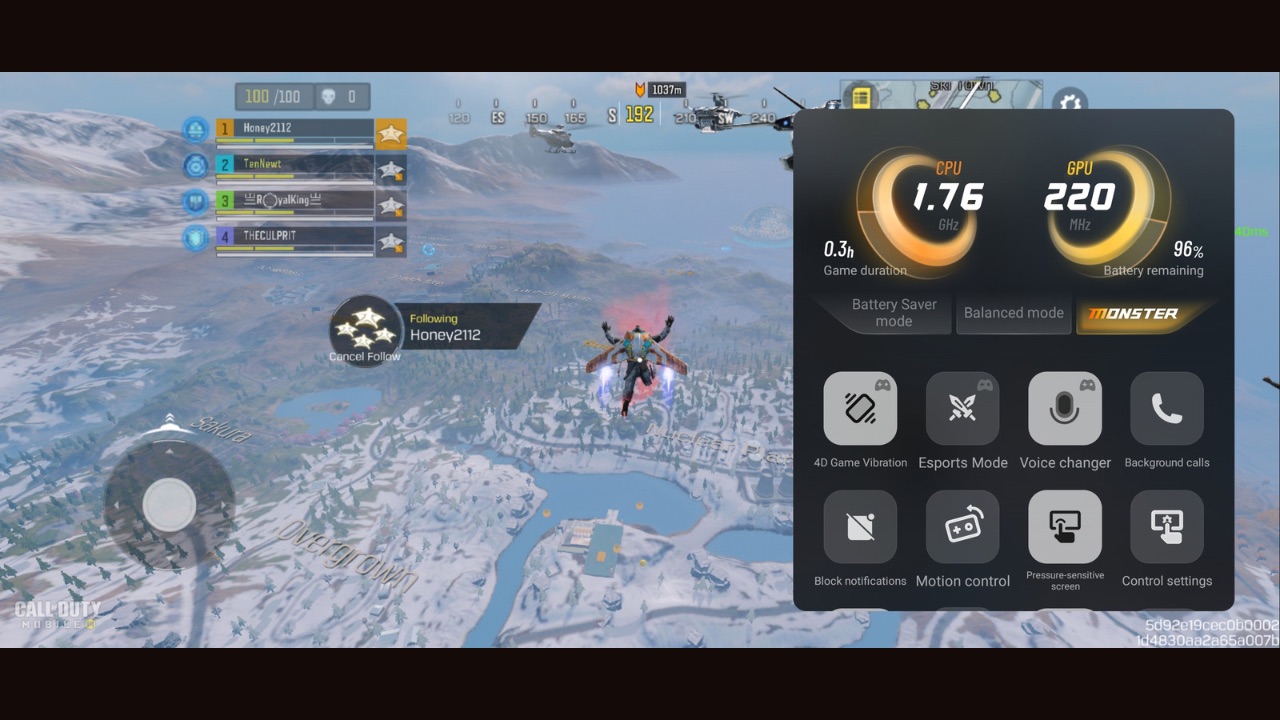1280x720 pixels.
Task: Toggle Block notifications
Action: pos(860,527)
